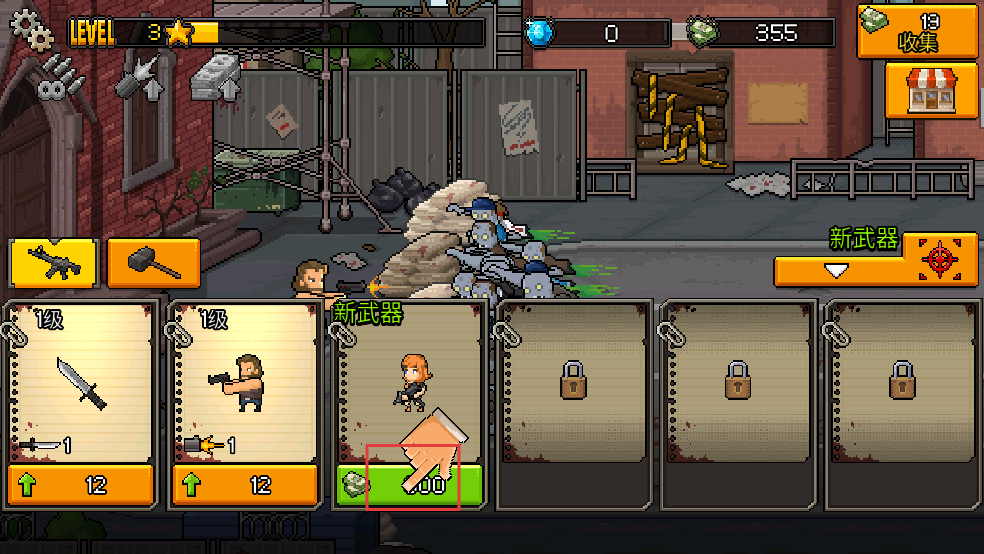Upgrade the knife for 12
Screen dimensions: 984x554
pos(81,486)
